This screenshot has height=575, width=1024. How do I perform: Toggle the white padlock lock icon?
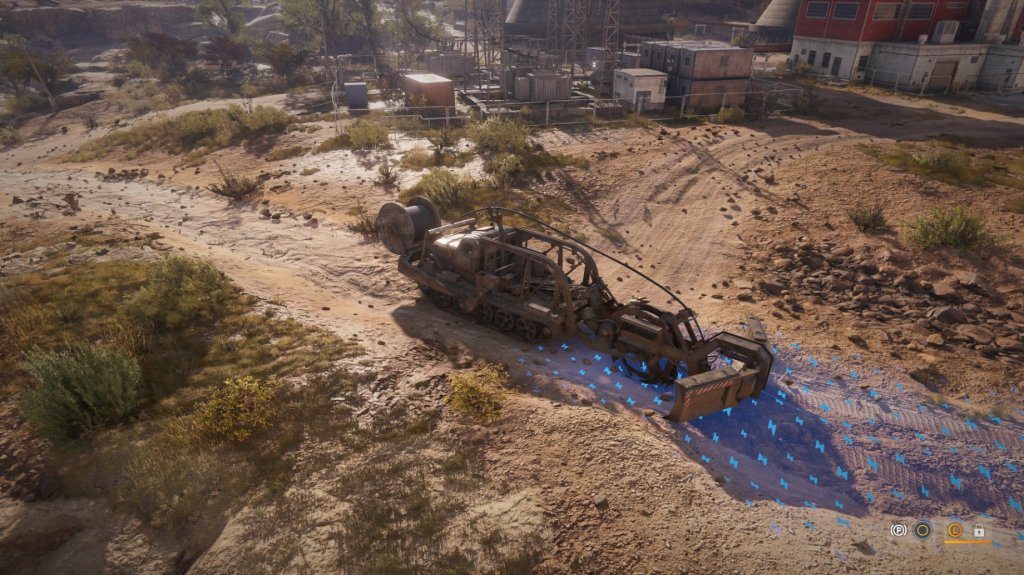[979, 530]
